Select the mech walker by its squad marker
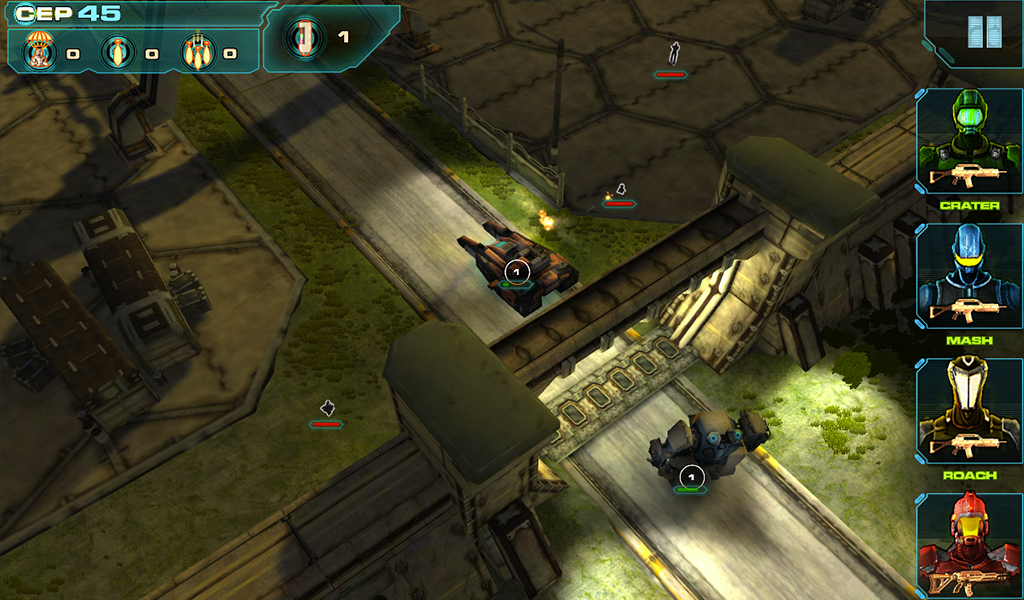This screenshot has height=600, width=1024. pos(691,477)
